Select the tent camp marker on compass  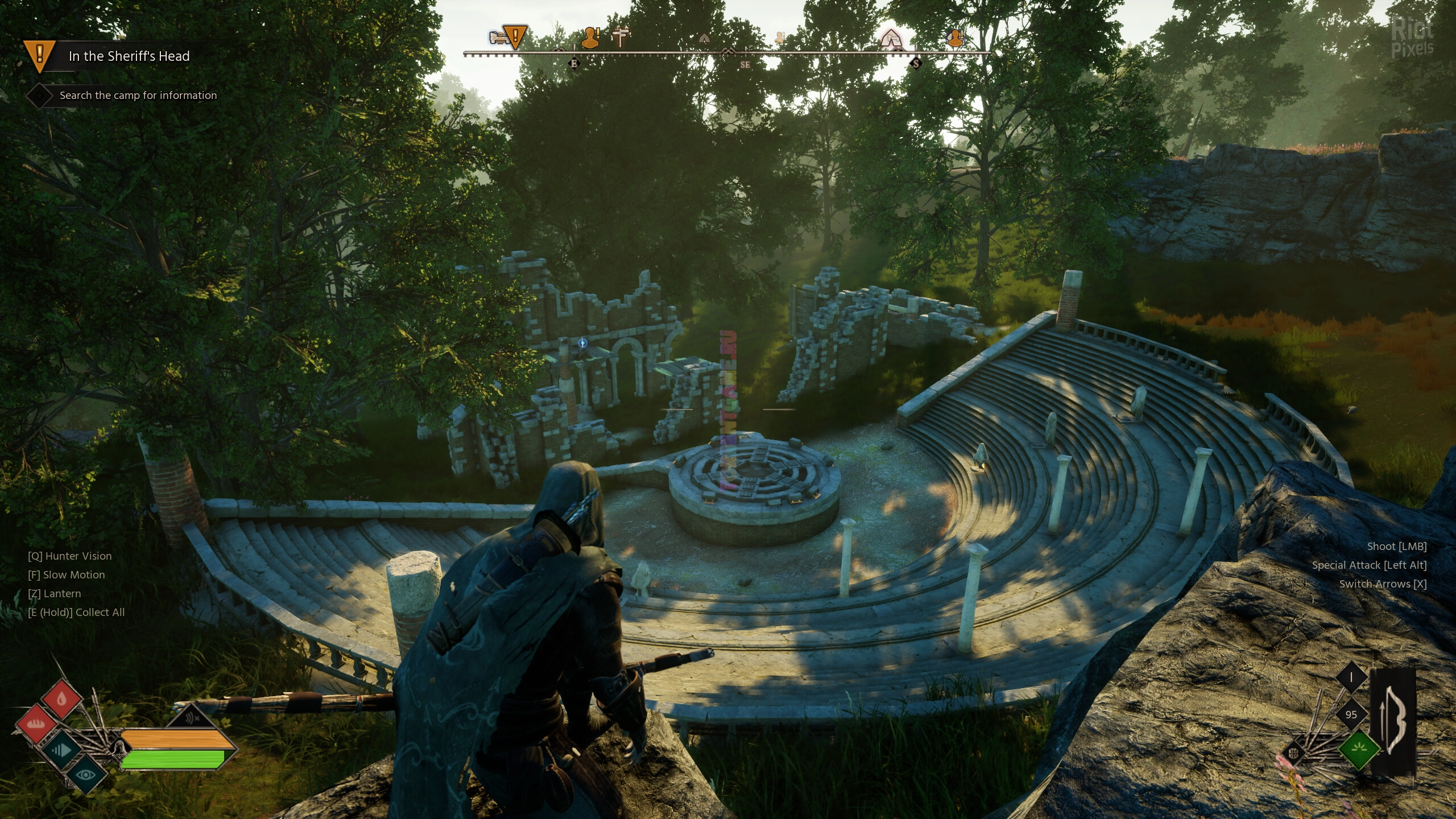click(890, 39)
